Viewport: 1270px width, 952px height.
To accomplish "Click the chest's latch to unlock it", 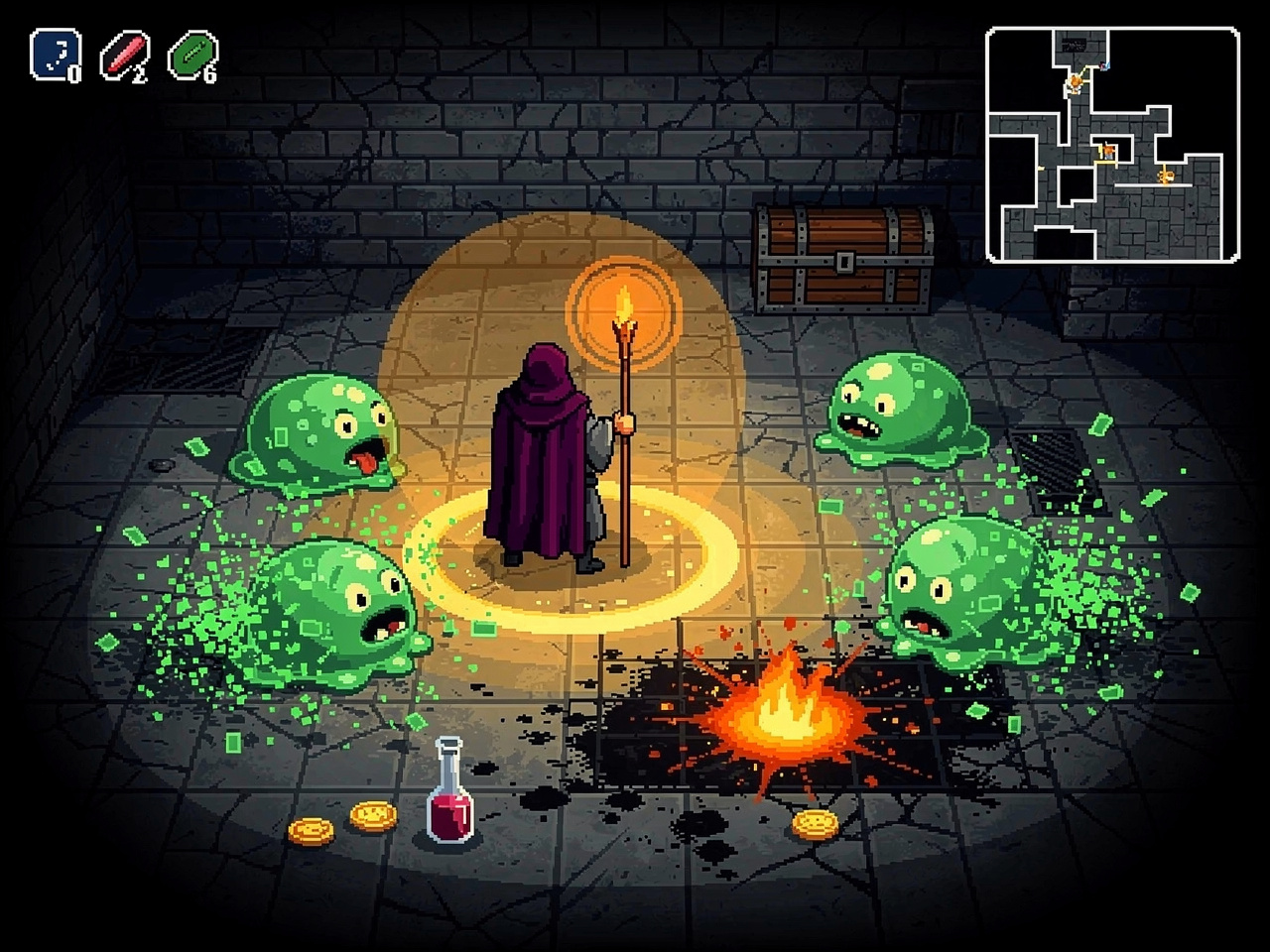I will tap(844, 263).
